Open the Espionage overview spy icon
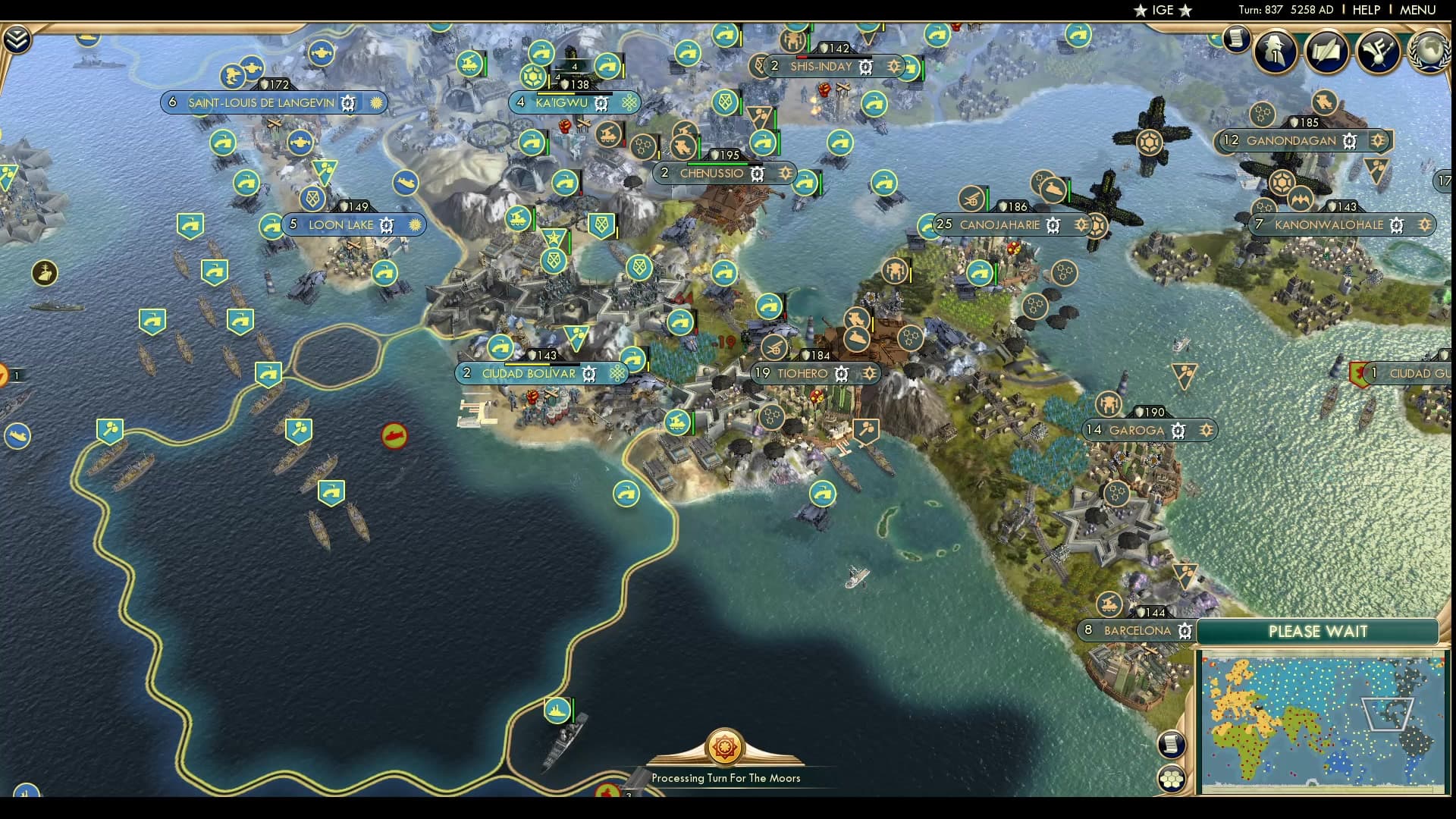The height and width of the screenshot is (819, 1456). click(1274, 52)
